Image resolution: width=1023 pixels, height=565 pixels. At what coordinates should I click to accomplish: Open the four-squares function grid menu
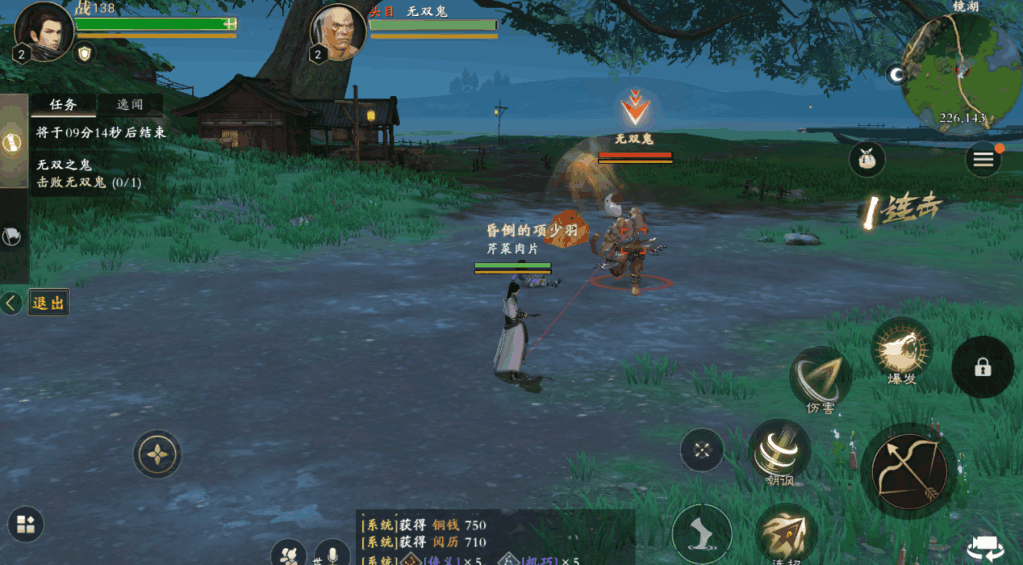coord(25,524)
